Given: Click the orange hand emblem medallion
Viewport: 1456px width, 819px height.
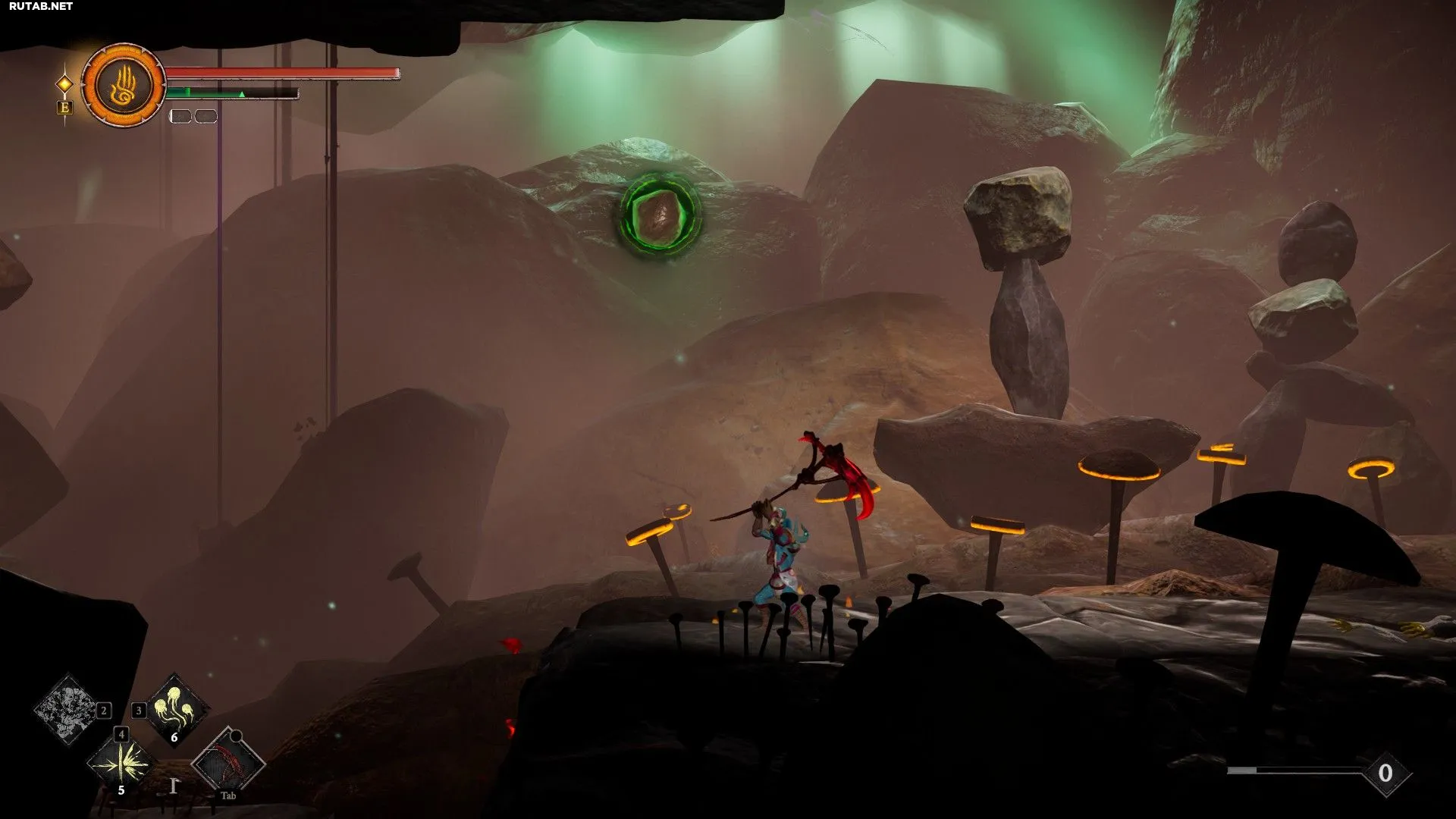Looking at the screenshot, I should [124, 85].
